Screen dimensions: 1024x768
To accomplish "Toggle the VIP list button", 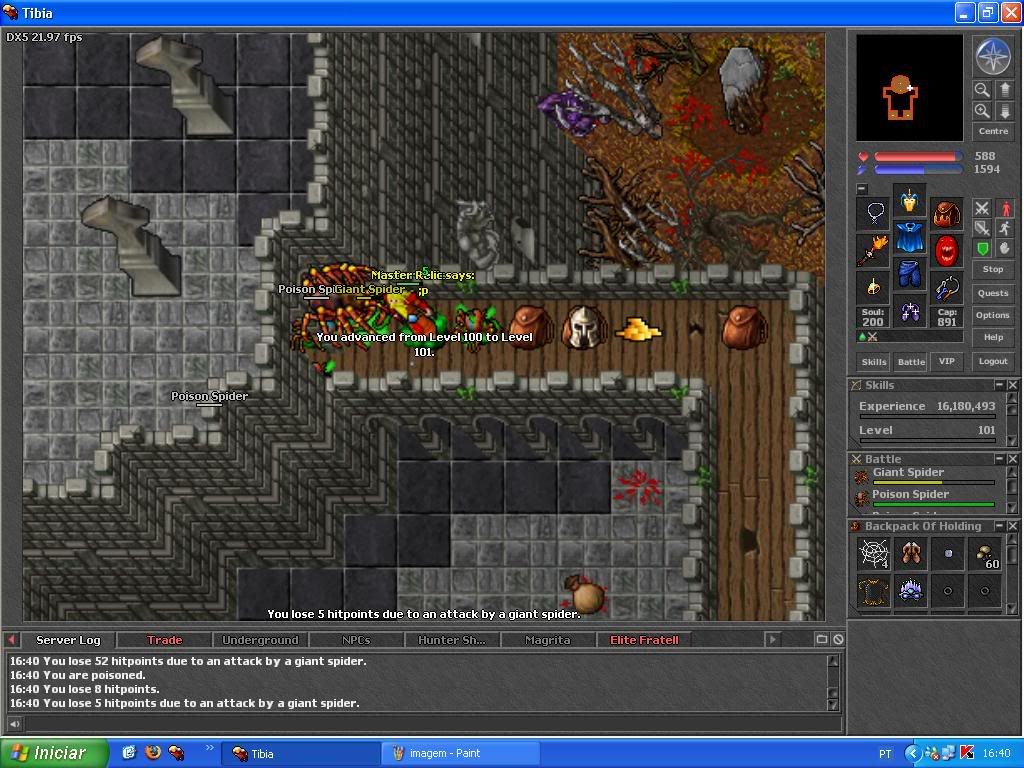I will 944,361.
